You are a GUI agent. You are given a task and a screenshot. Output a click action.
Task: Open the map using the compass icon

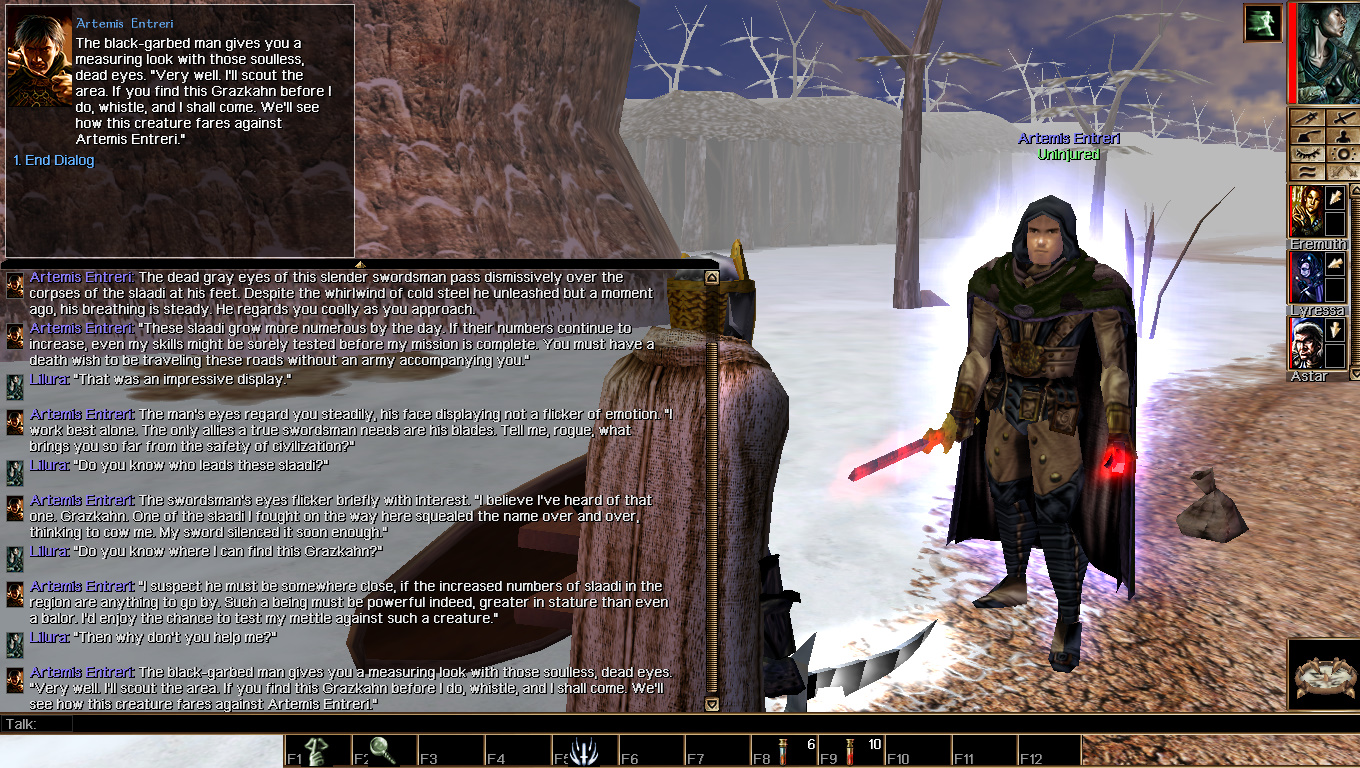pos(1307,118)
